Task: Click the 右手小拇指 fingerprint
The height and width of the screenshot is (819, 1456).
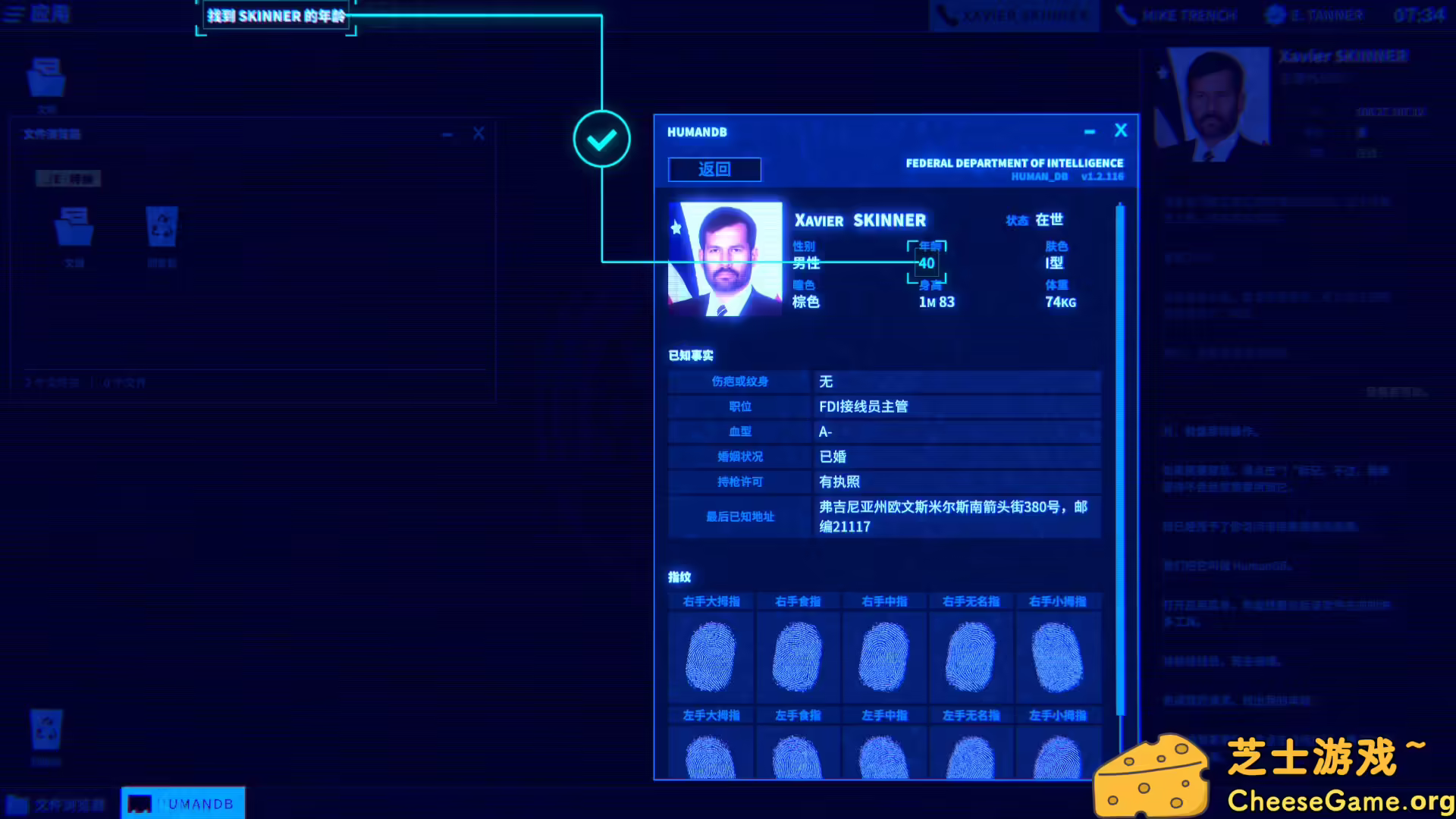Action: [1059, 656]
